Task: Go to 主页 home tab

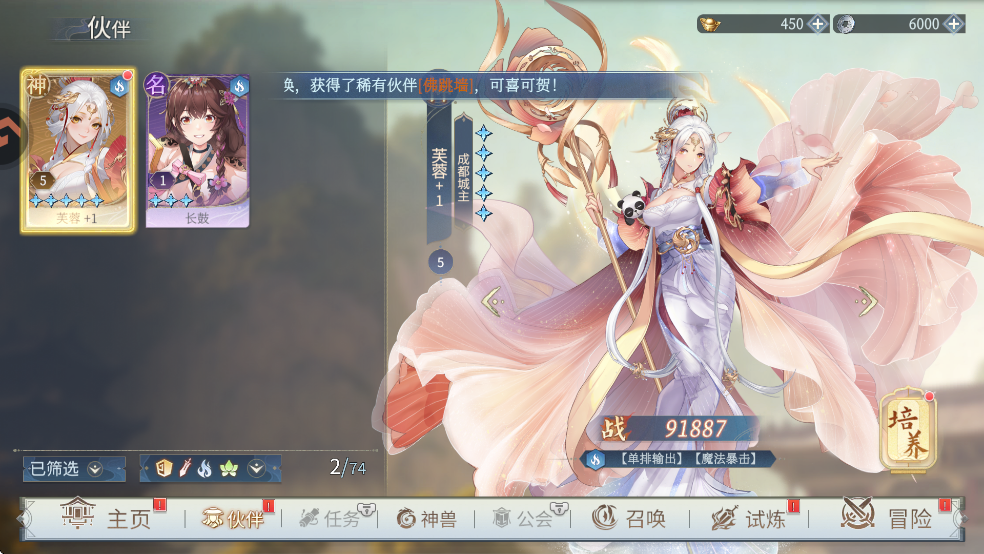Action: click(106, 518)
